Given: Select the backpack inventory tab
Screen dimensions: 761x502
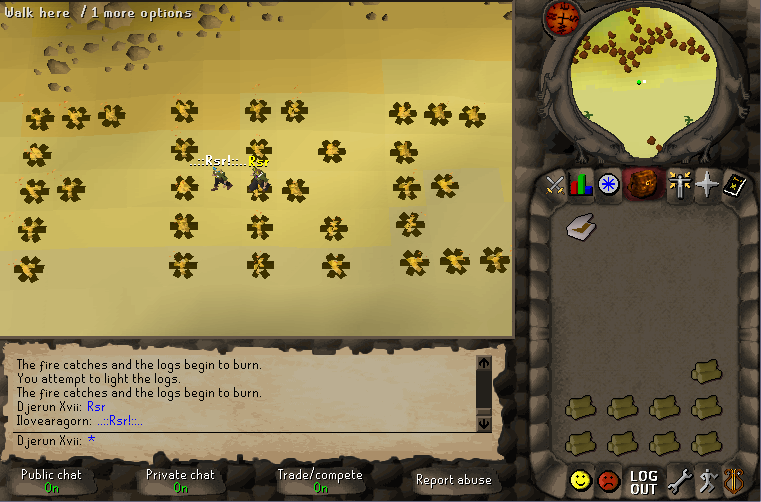Looking at the screenshot, I should (x=640, y=185).
